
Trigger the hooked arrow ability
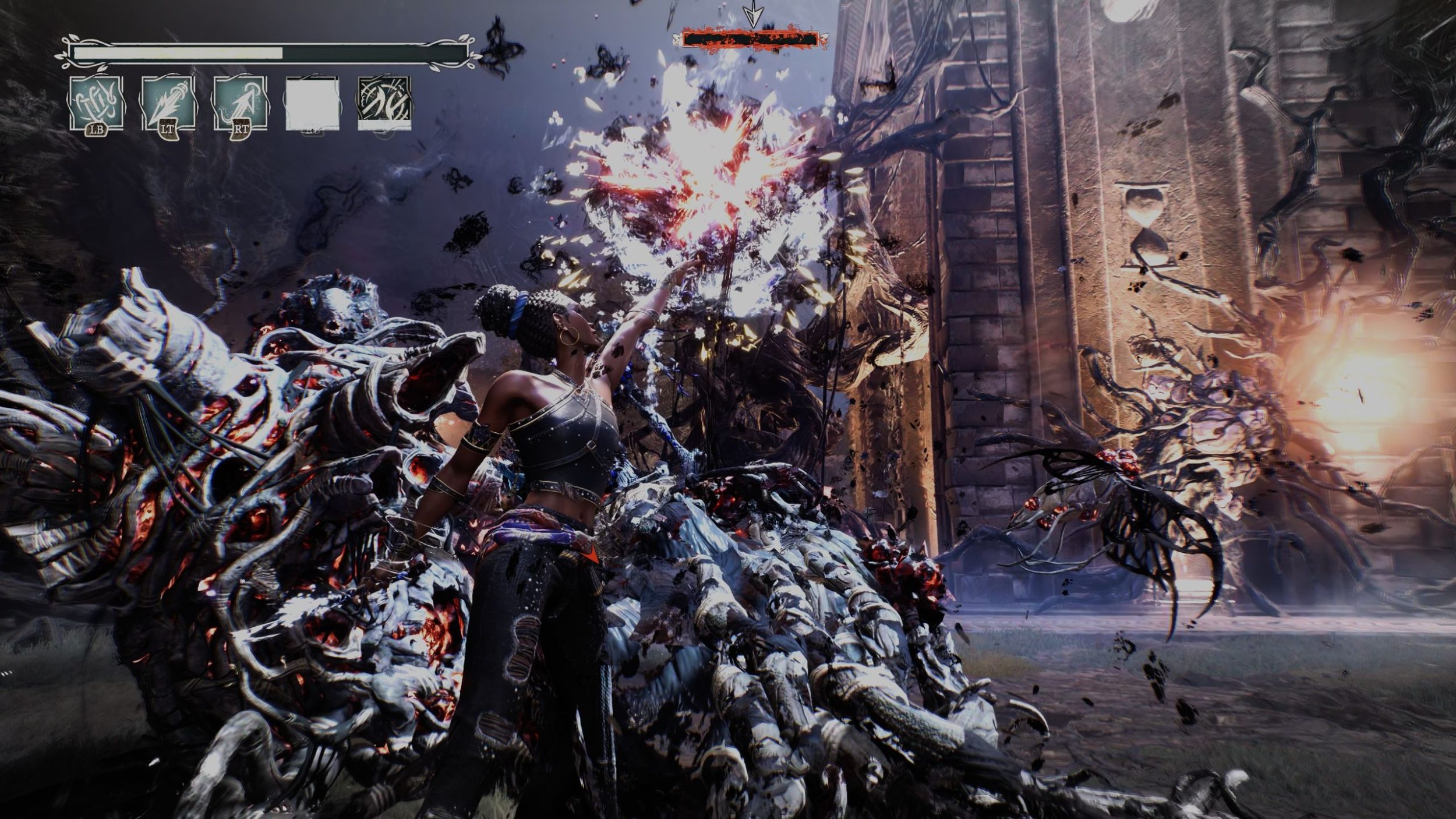click(240, 103)
